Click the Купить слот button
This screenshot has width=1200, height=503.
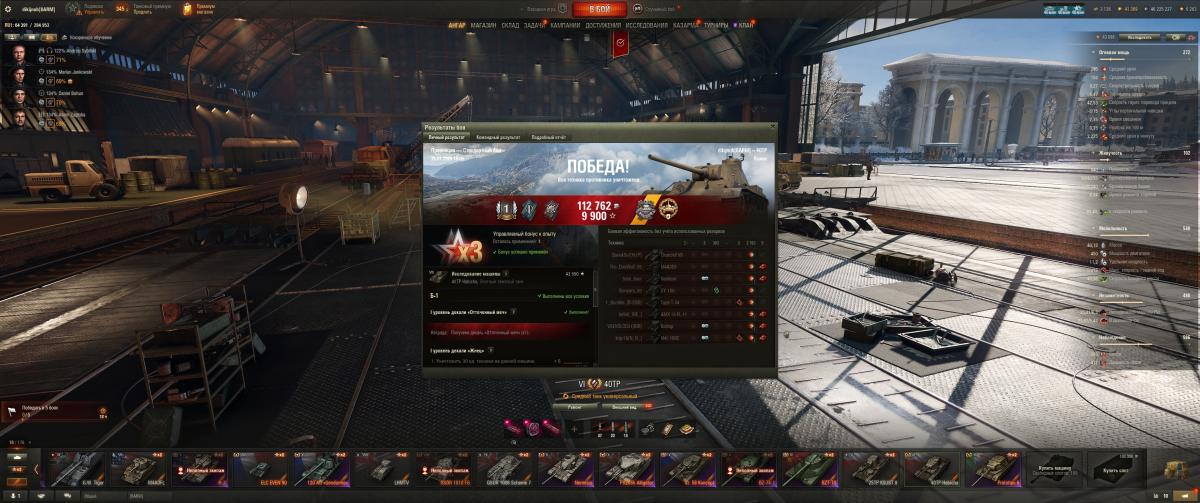click(1113, 469)
